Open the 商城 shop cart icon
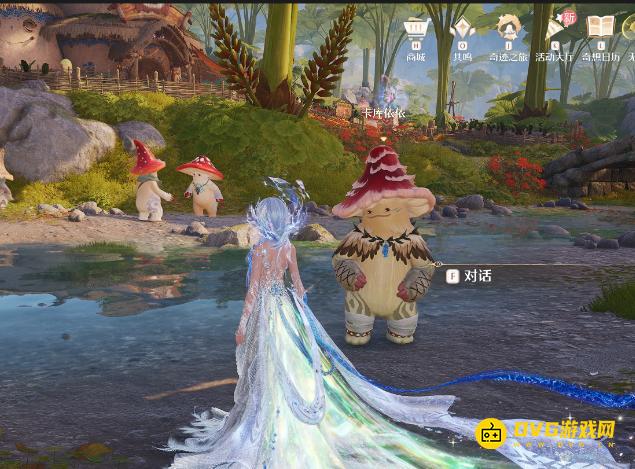635x469 pixels. [x=416, y=29]
